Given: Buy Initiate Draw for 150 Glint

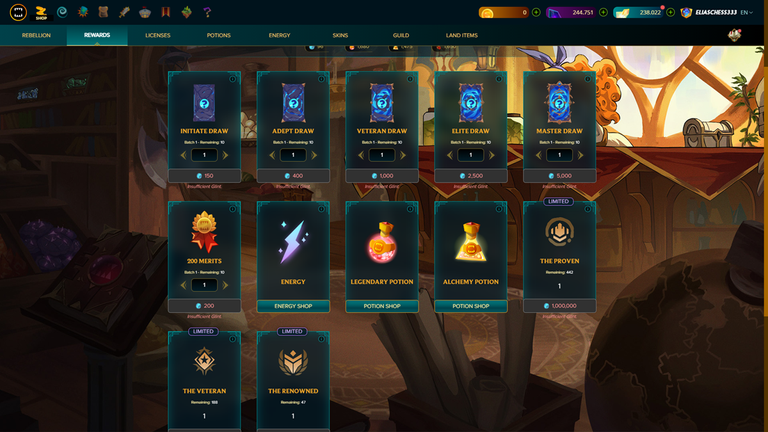Looking at the screenshot, I should [x=204, y=176].
